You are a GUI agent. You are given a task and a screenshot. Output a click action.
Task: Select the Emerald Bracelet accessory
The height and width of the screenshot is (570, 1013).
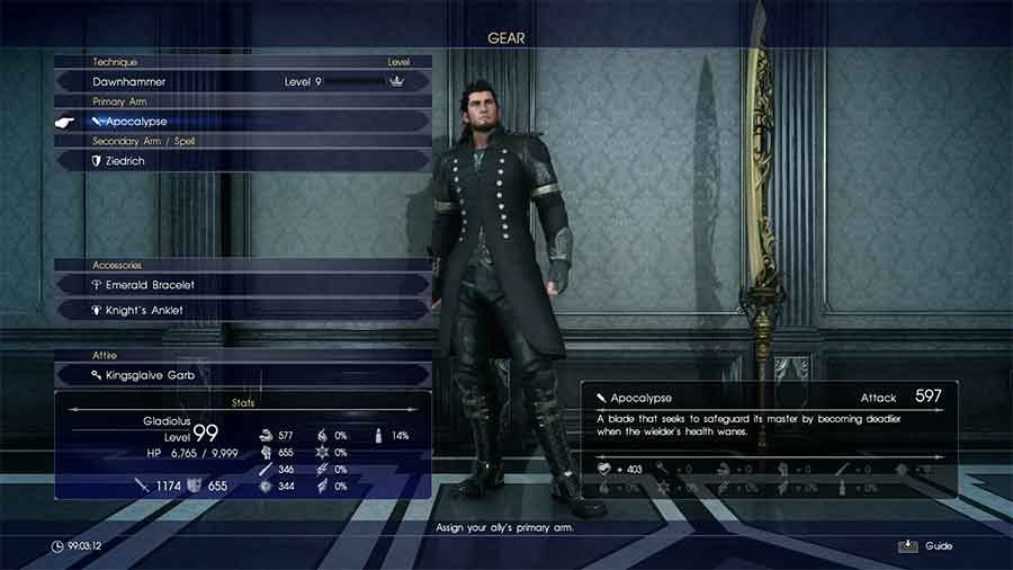tap(243, 285)
